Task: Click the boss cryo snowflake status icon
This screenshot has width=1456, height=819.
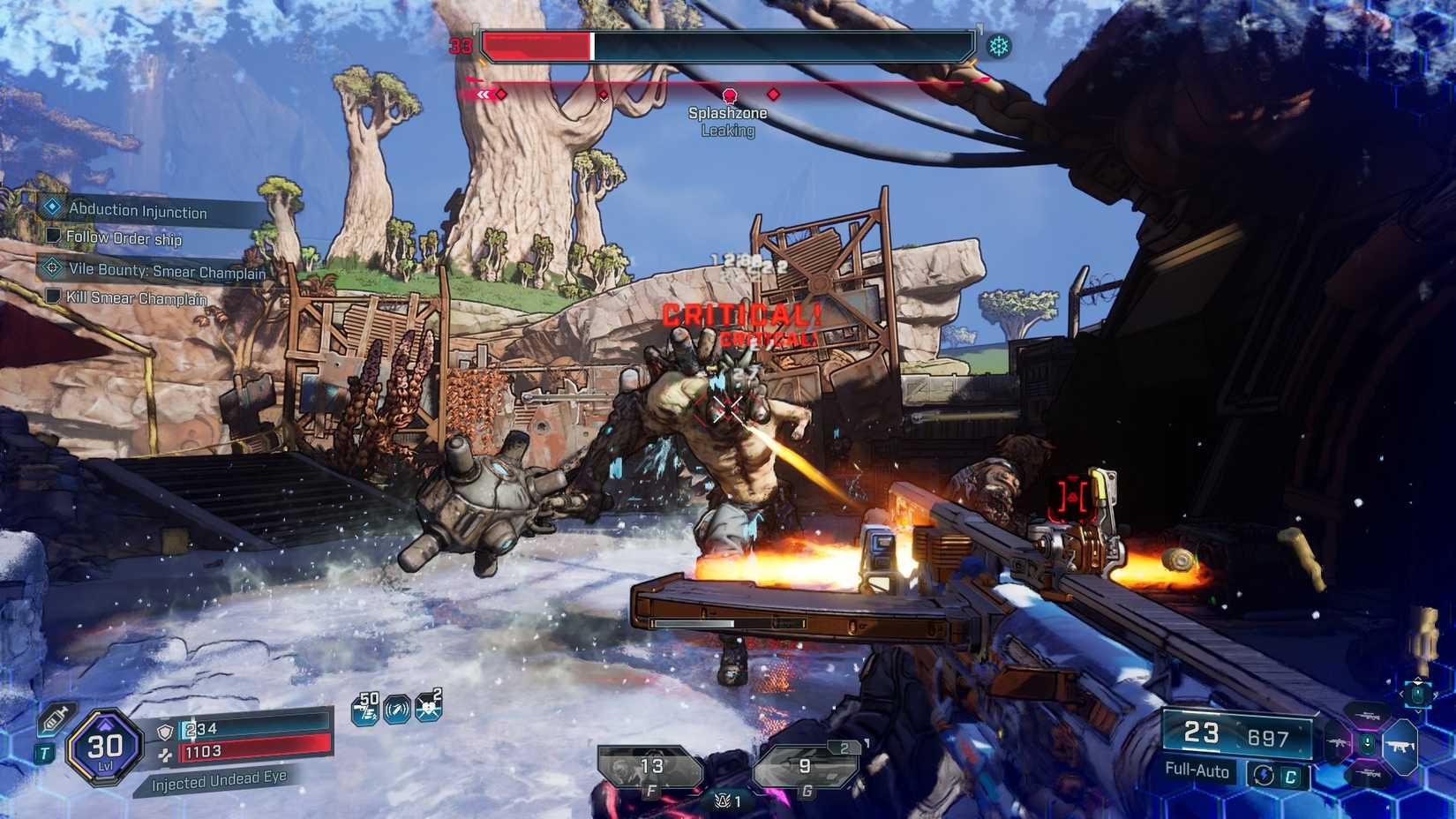Action: 999,46
